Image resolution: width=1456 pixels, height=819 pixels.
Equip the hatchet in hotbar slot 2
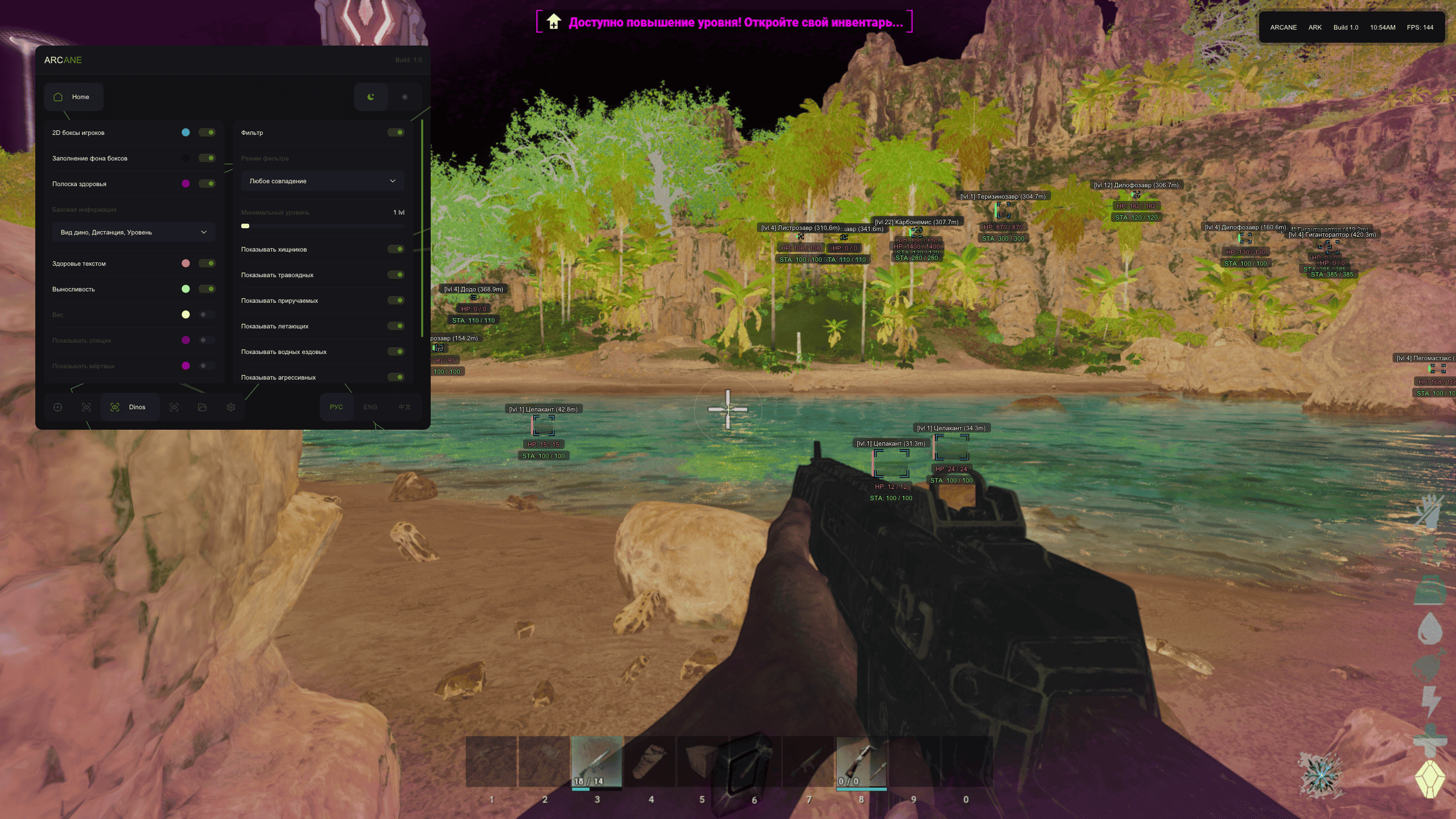click(544, 762)
